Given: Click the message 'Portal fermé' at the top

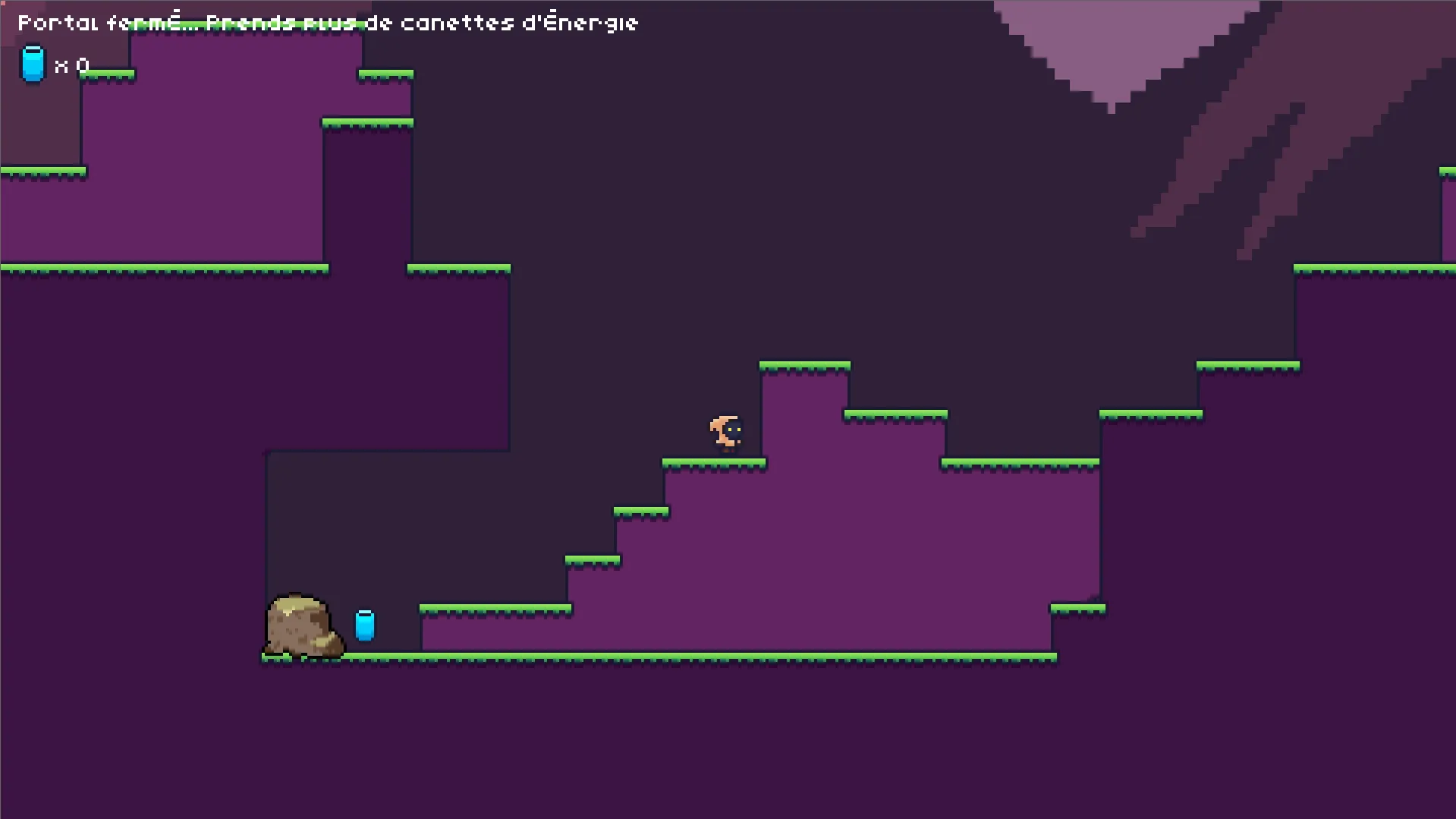Looking at the screenshot, I should click(99, 22).
